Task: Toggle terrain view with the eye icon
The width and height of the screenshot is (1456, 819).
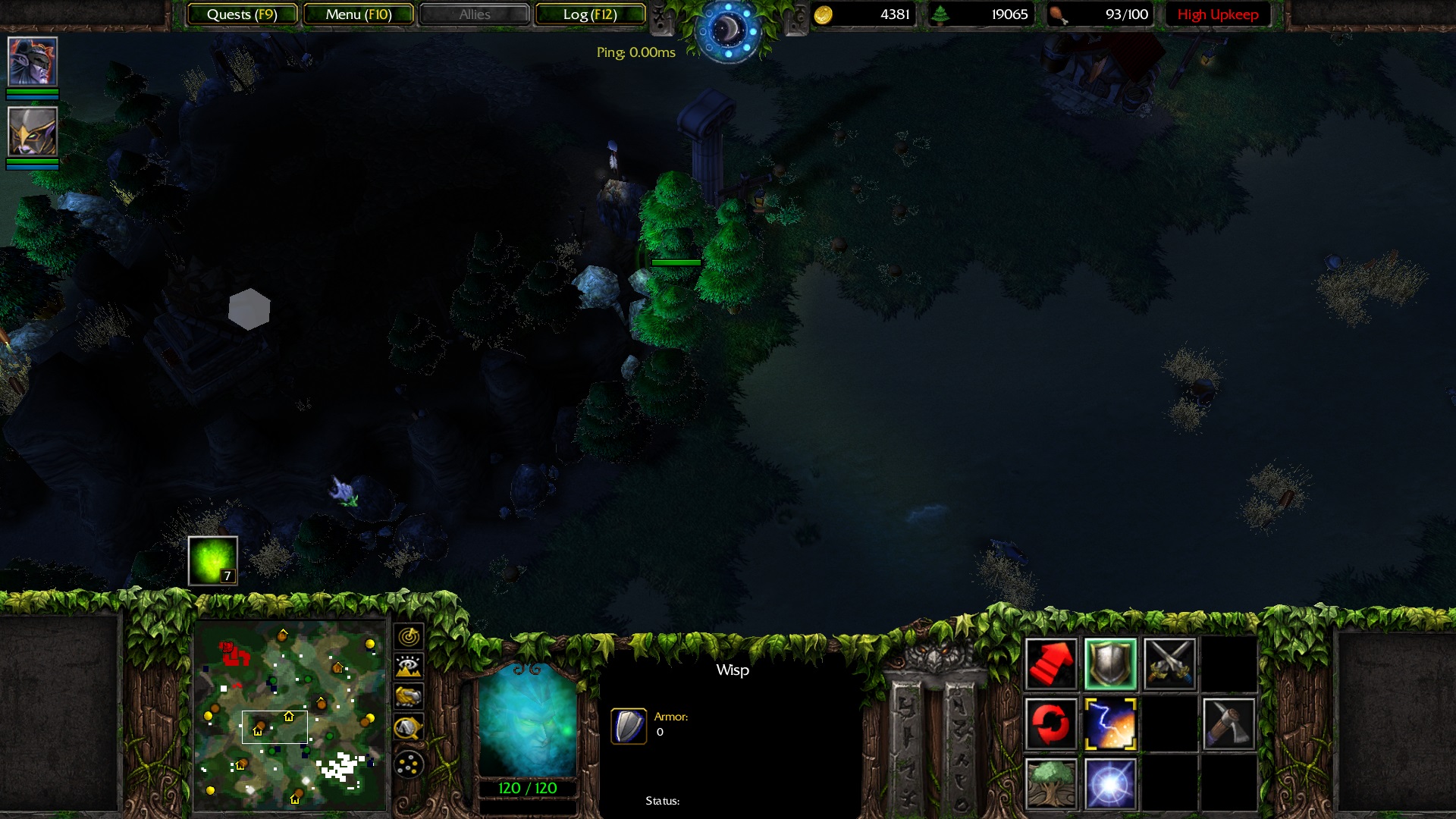Action: (x=407, y=667)
